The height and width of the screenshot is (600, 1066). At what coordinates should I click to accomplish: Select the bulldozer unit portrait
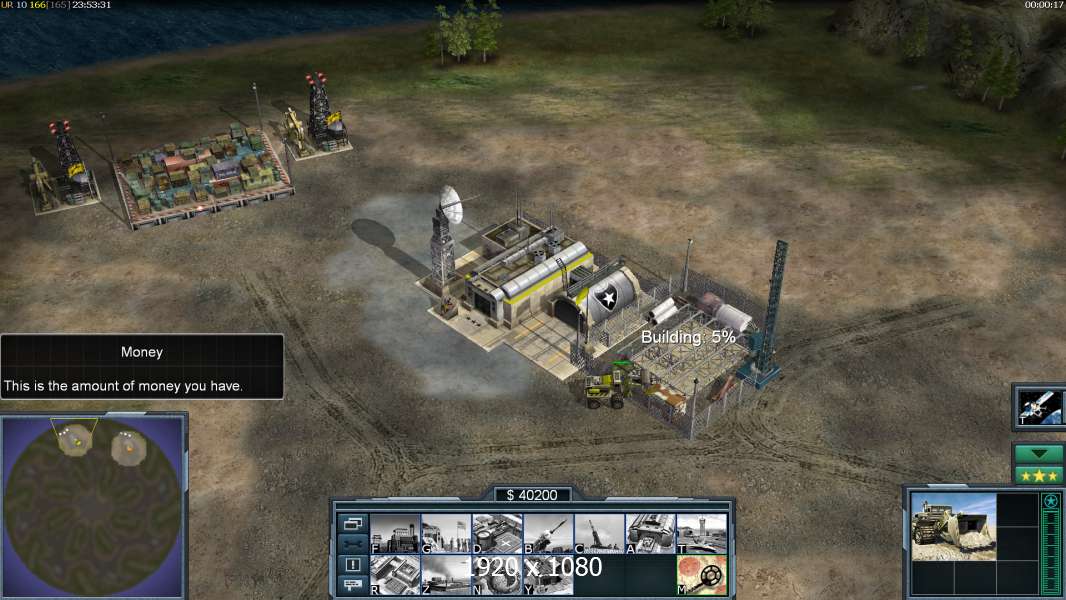pos(953,525)
